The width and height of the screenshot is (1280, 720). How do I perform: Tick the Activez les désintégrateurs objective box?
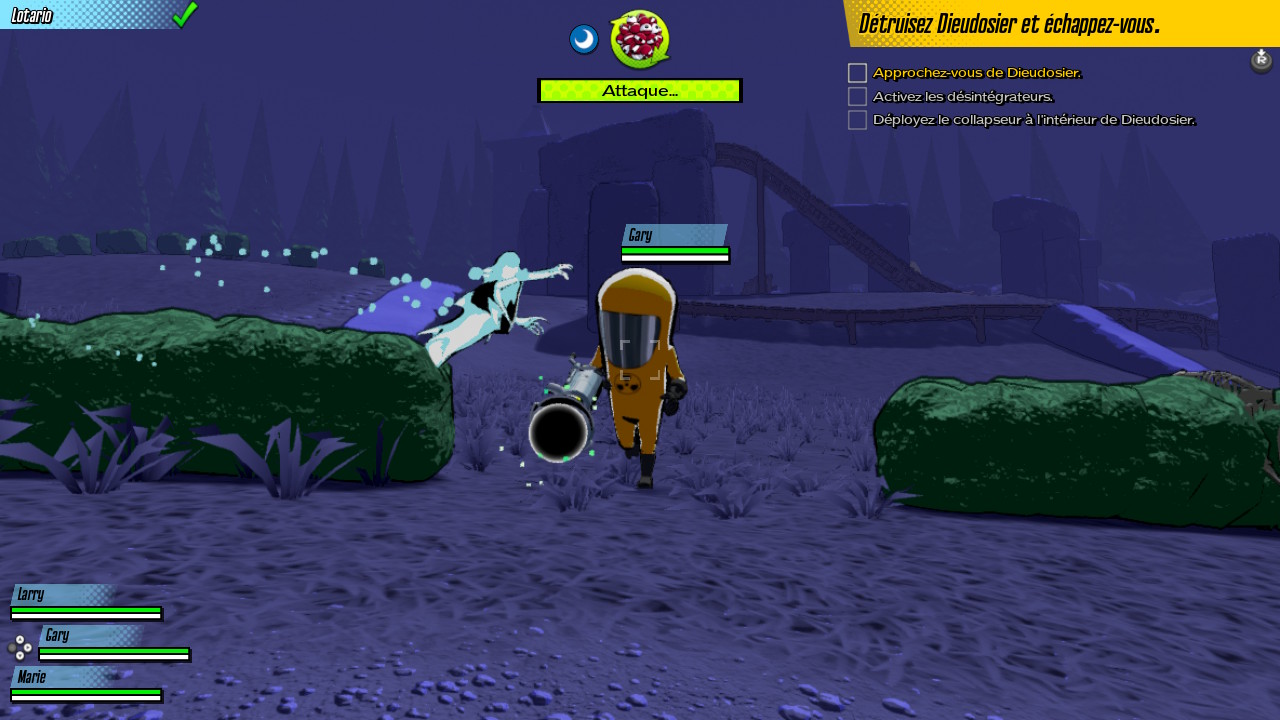click(857, 97)
